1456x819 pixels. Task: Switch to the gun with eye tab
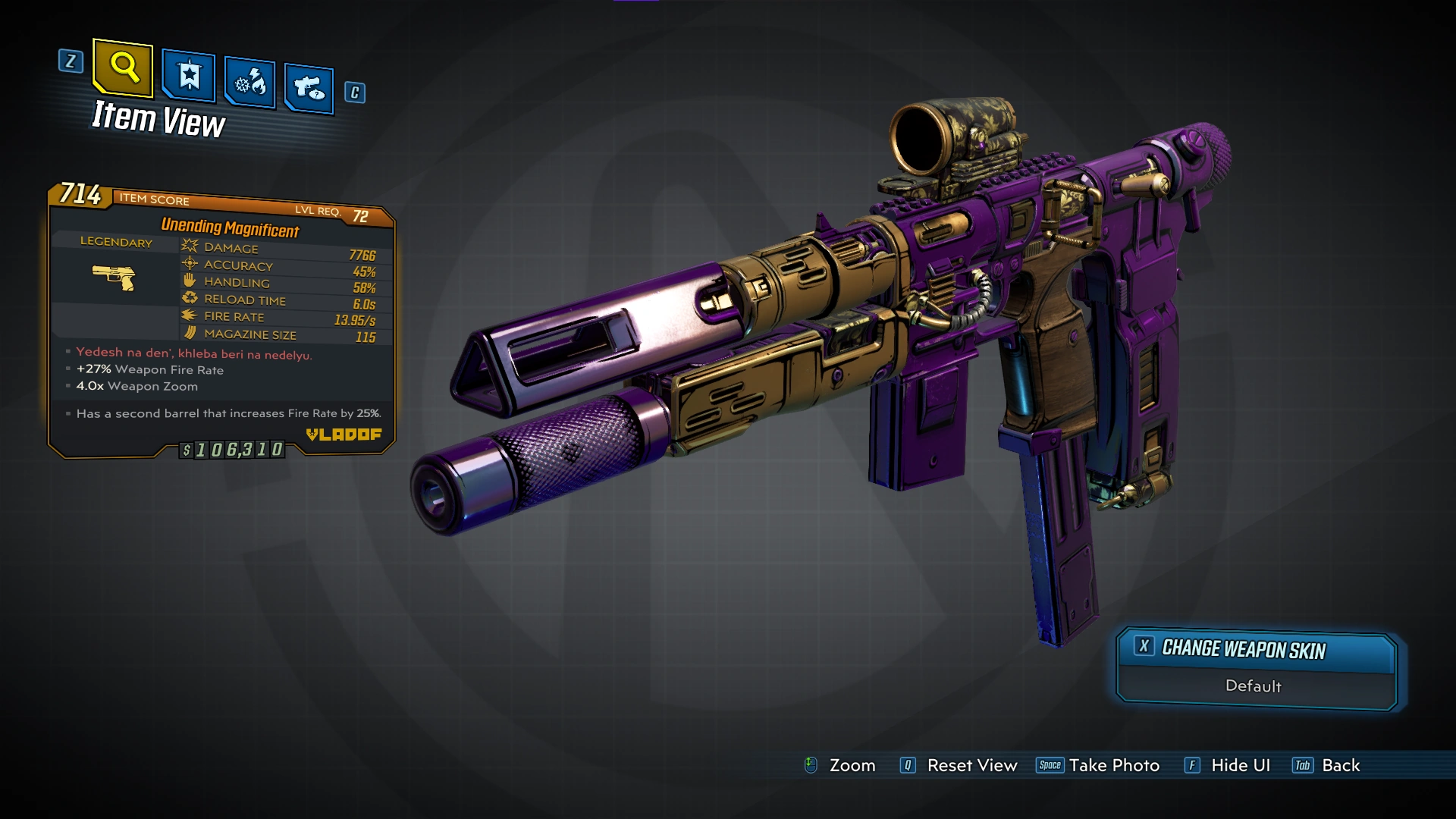309,89
